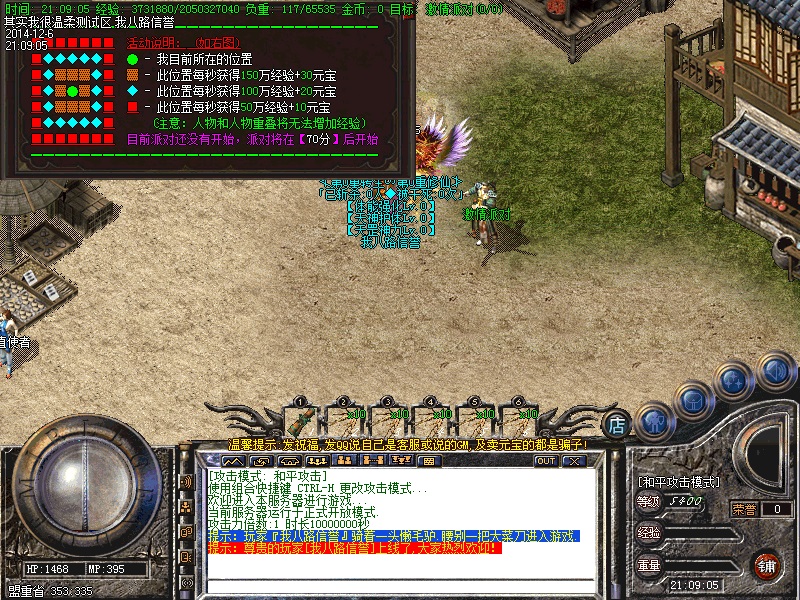Viewport: 800px width, 600px height.
Task: Open the bag inventory round button
Action: tap(694, 400)
